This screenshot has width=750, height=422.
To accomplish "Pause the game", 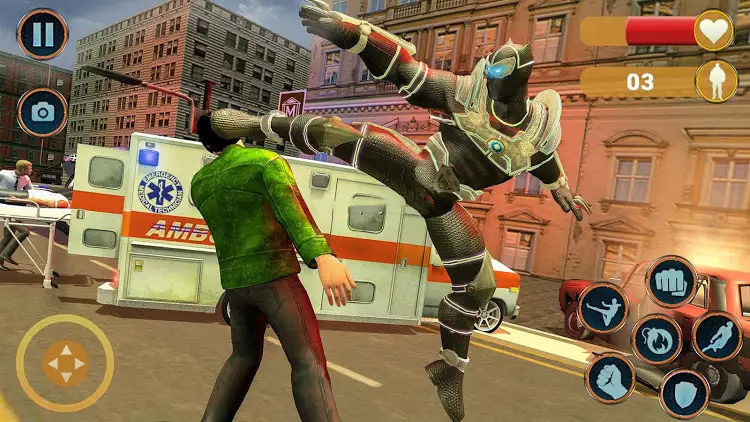I will (43, 34).
